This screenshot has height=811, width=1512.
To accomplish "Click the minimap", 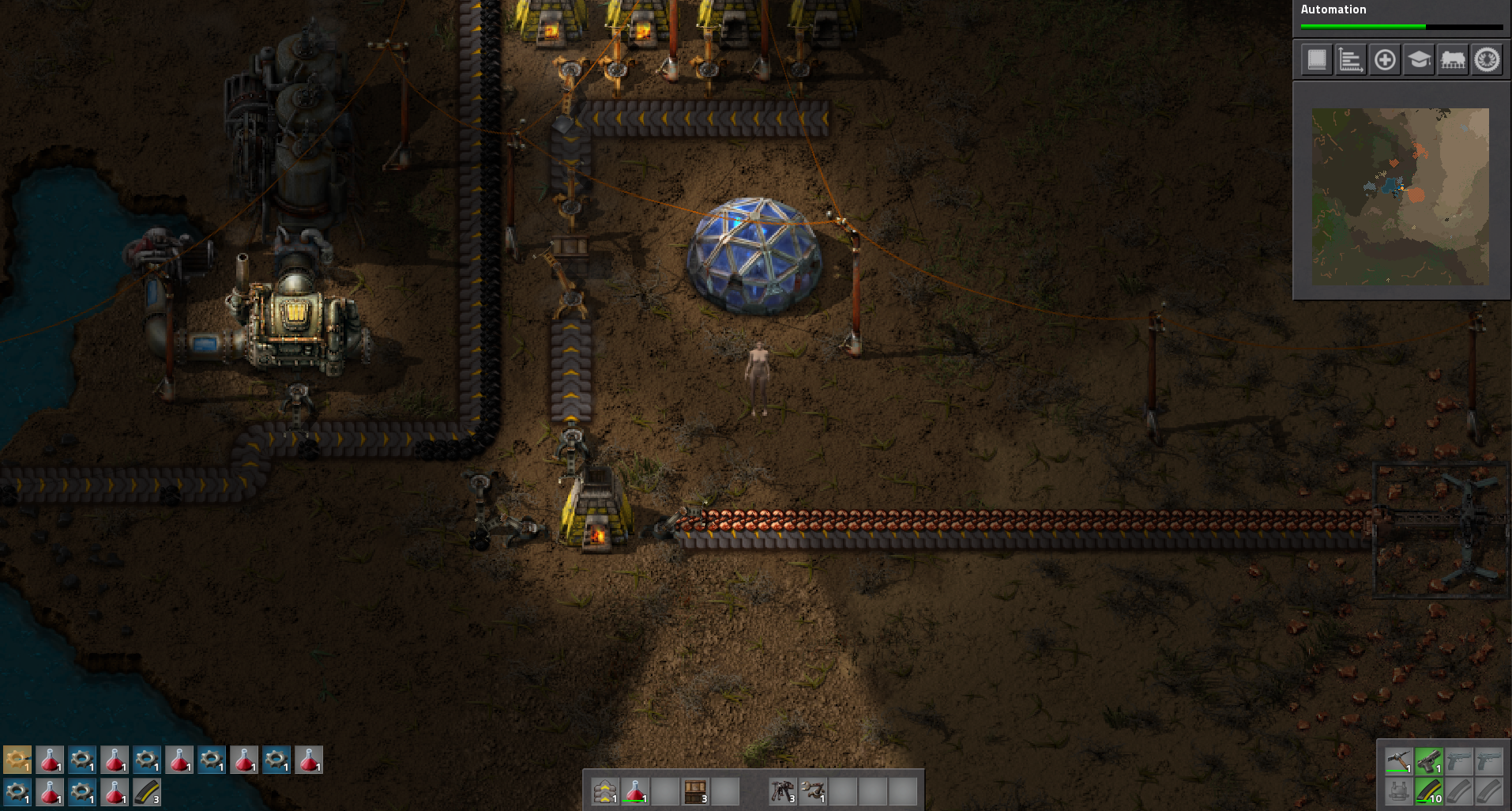I will click(1401, 197).
